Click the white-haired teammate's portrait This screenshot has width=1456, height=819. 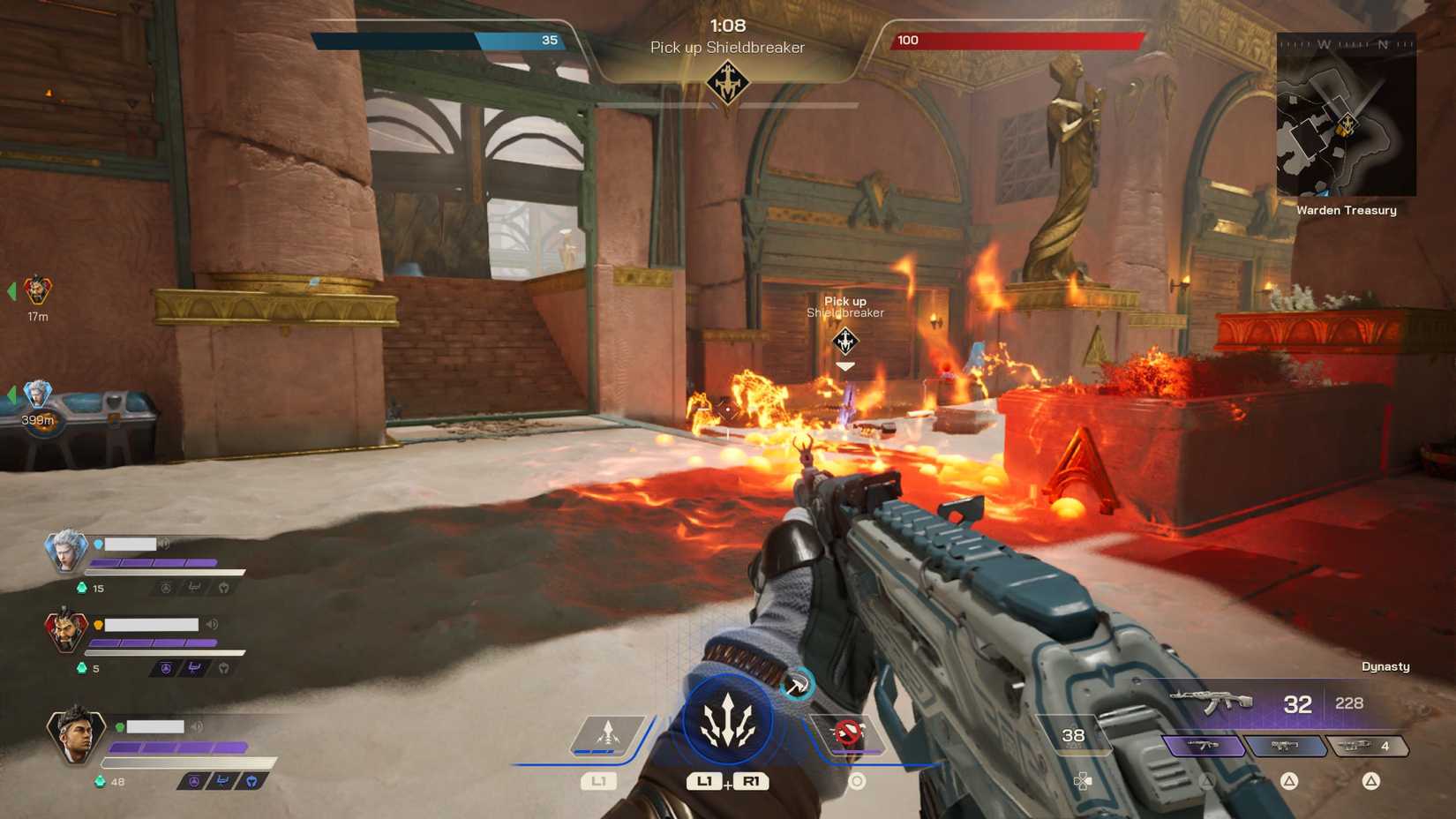pyautogui.click(x=69, y=552)
